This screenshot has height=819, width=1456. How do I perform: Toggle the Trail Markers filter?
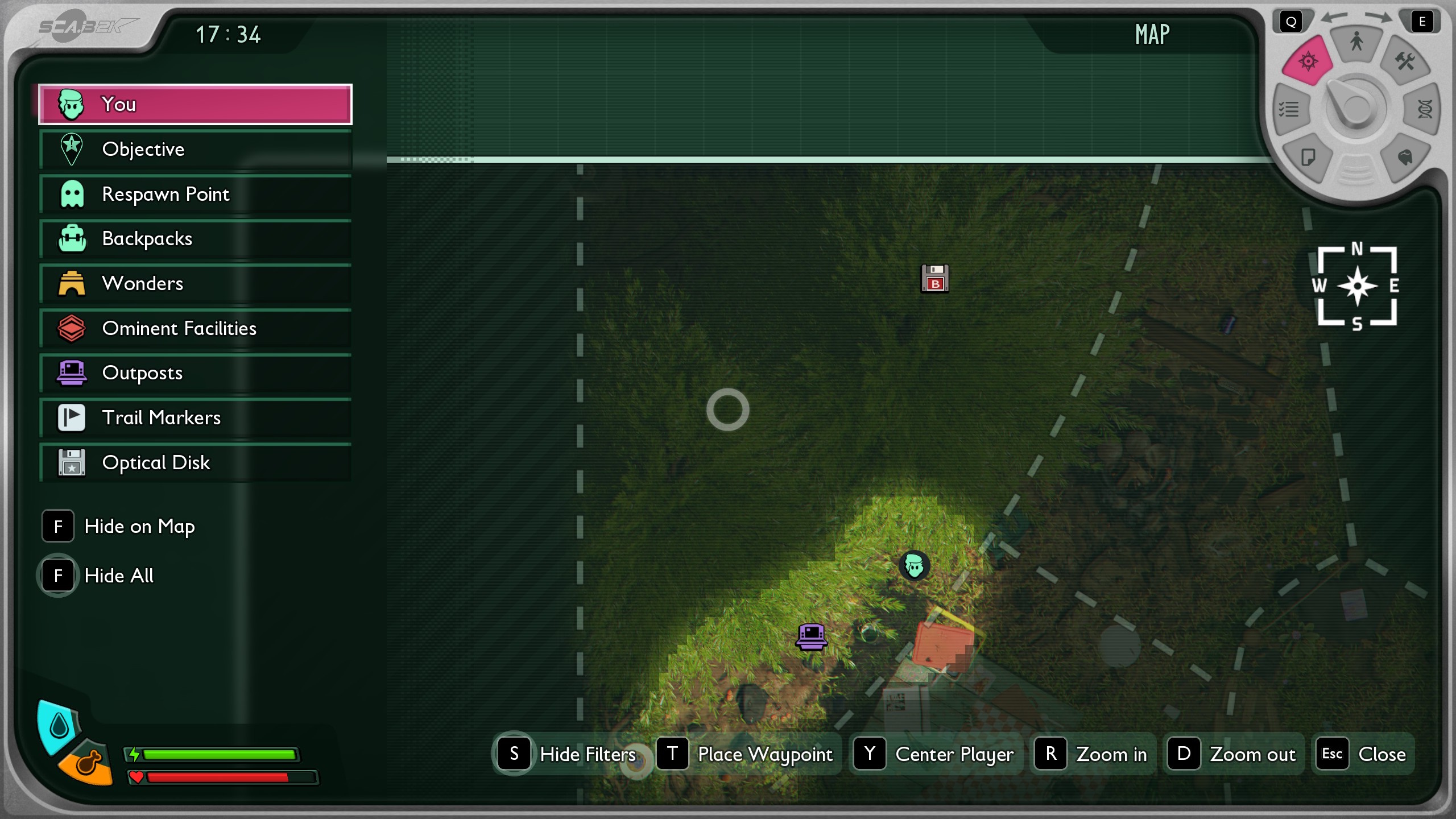pyautogui.click(x=72, y=417)
